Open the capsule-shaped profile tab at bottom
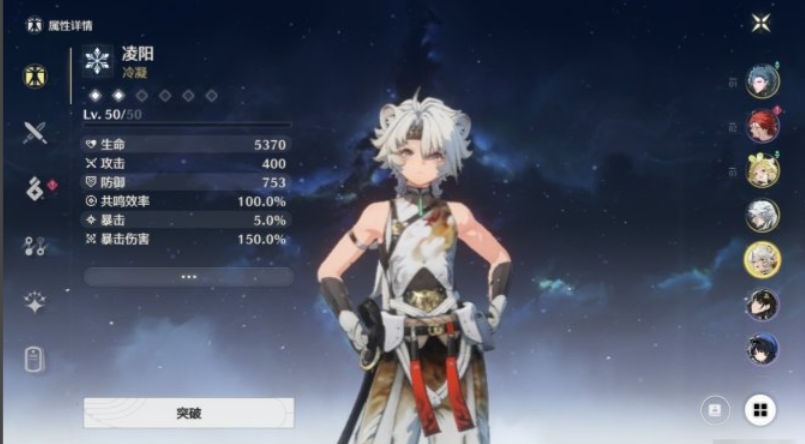This screenshot has height=444, width=805. 35,359
